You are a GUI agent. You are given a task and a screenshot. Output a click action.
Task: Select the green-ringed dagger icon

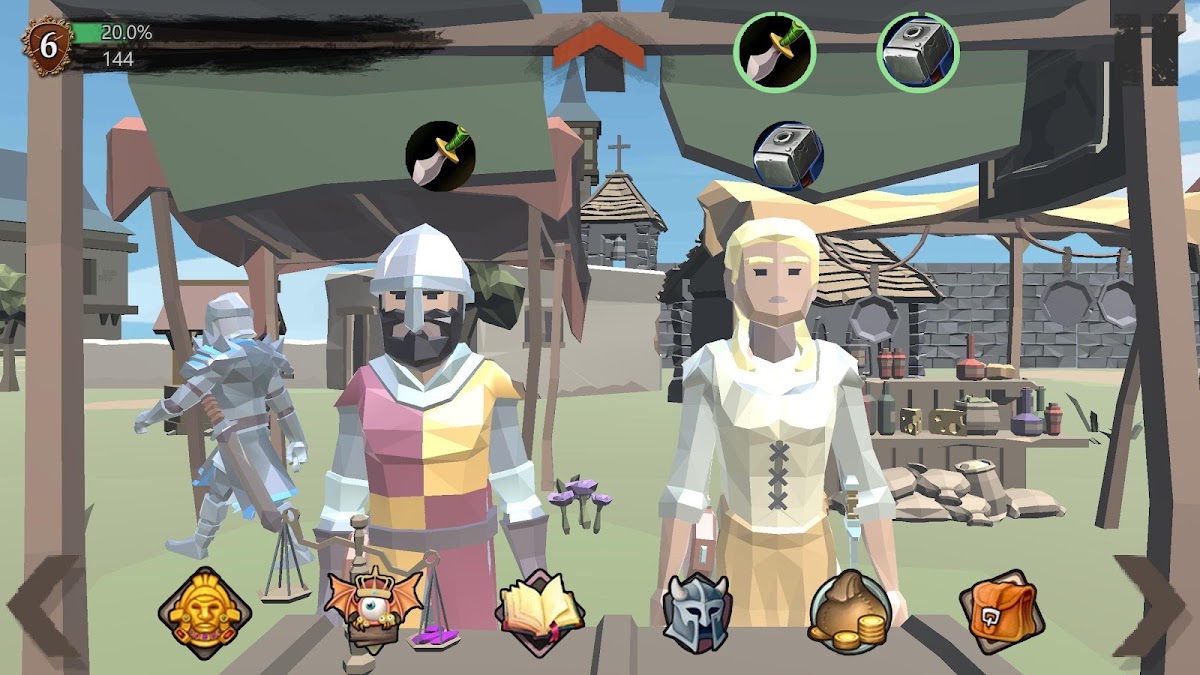click(x=775, y=52)
